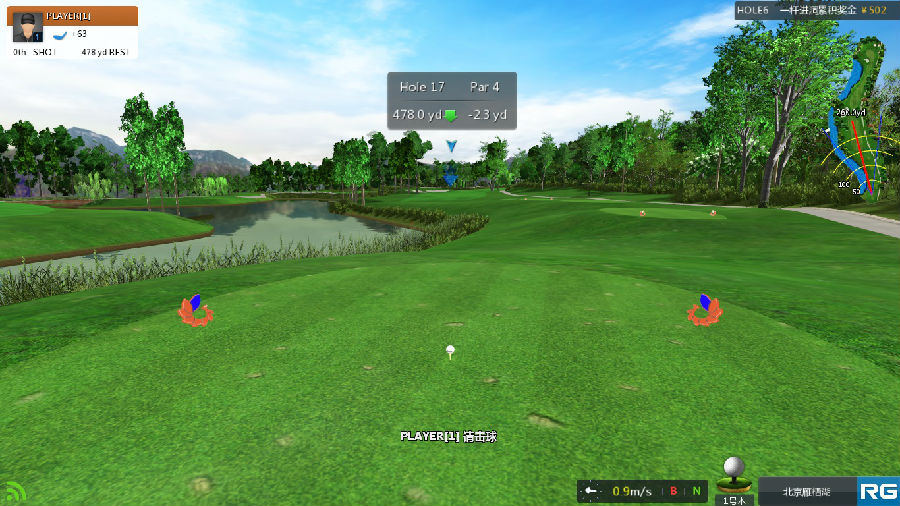Select the 1-wood club tee icon
This screenshot has width=900, height=506.
coord(735,476)
